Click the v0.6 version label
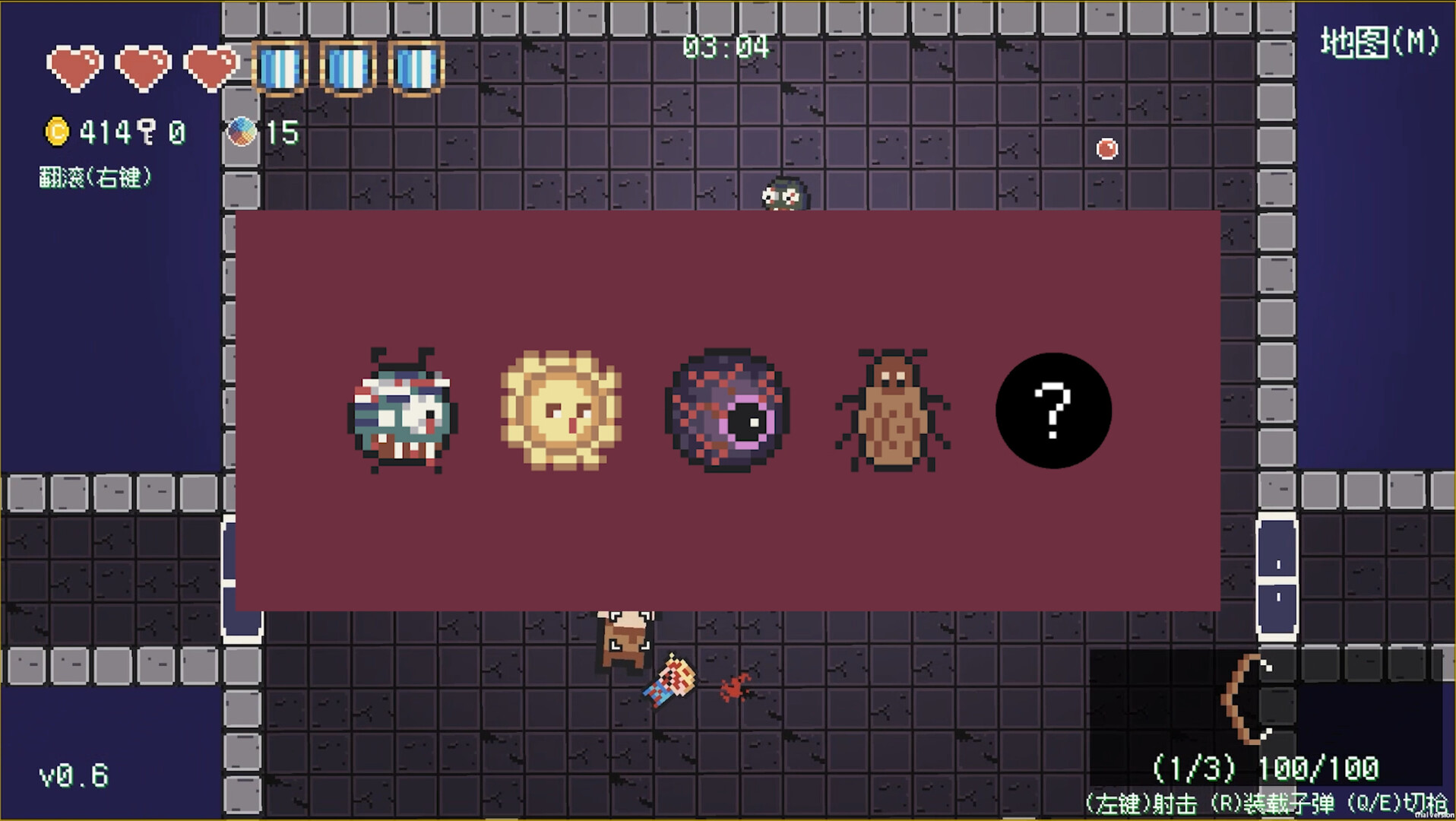 [74, 773]
